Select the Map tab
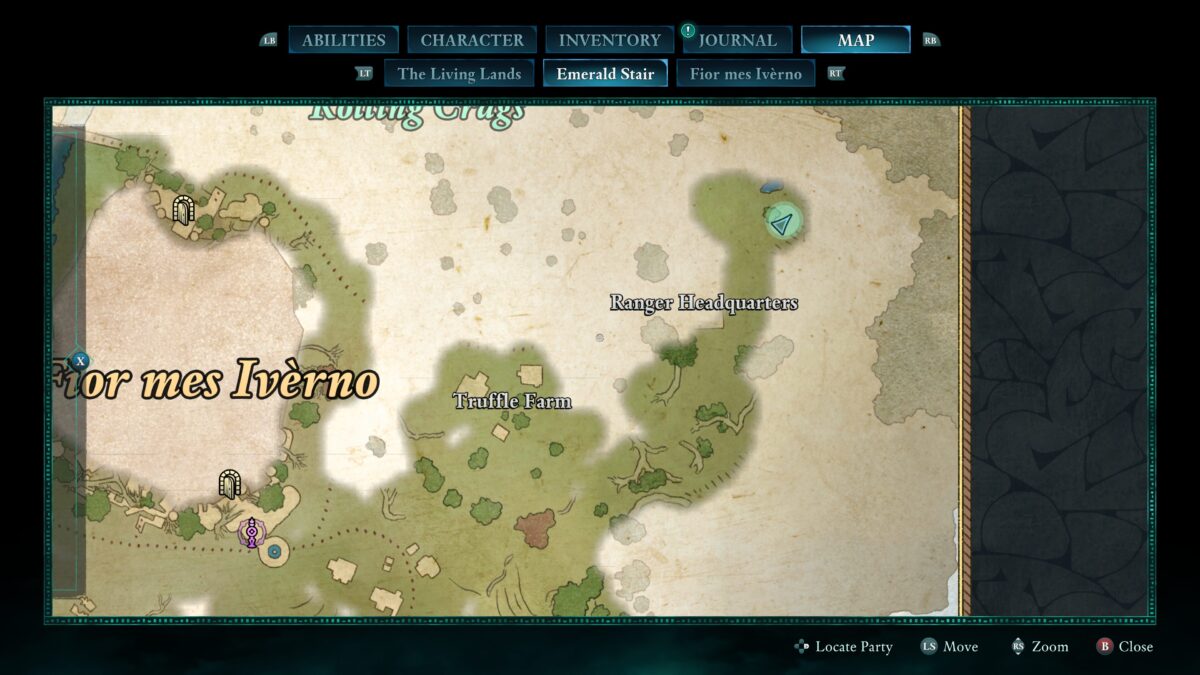The width and height of the screenshot is (1200, 675). click(855, 40)
